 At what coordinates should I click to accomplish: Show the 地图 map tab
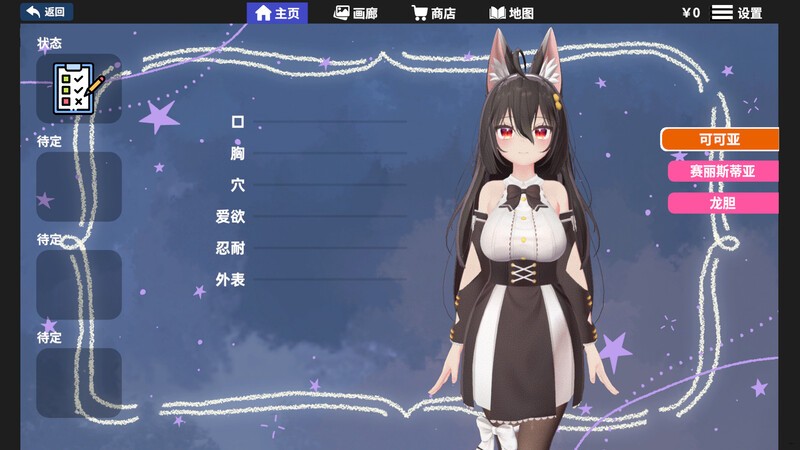pyautogui.click(x=511, y=13)
